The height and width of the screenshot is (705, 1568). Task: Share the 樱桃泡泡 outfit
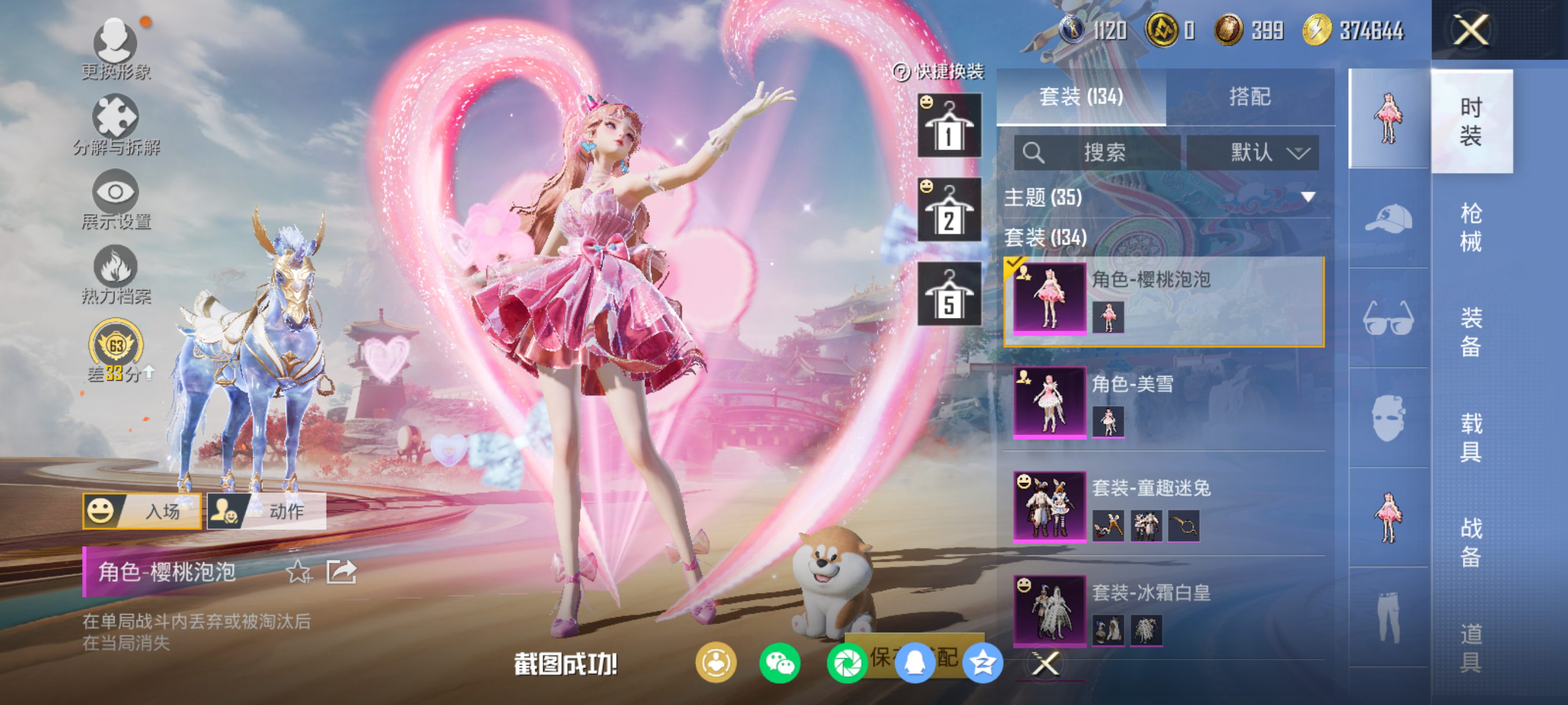point(341,572)
